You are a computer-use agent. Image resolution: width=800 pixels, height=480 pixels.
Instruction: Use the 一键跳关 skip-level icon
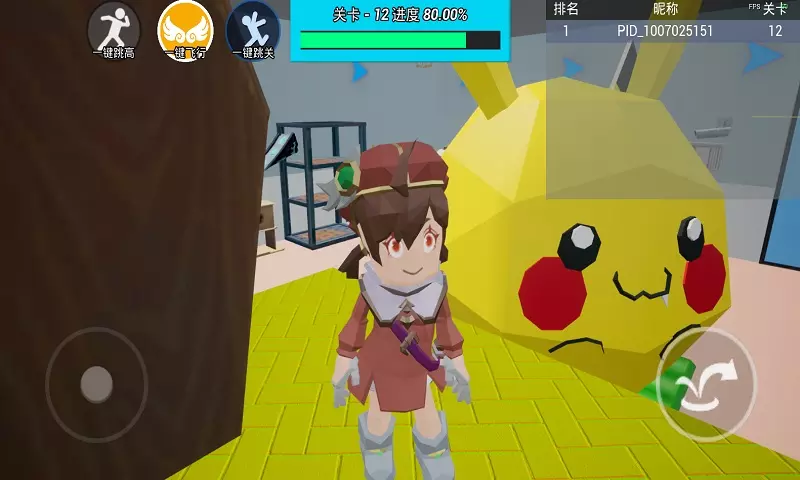point(253,29)
